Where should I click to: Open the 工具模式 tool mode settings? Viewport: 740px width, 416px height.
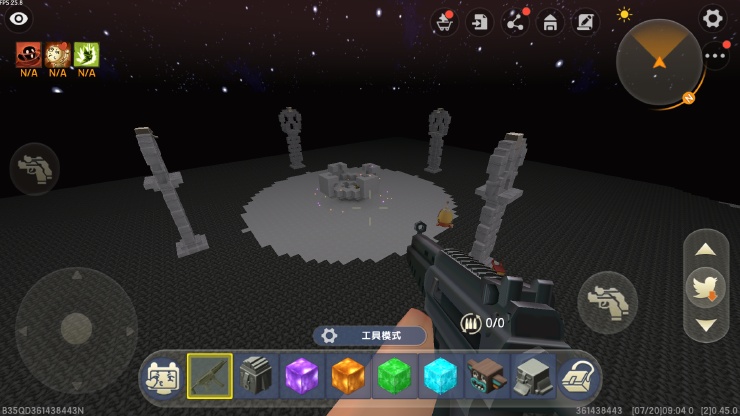[x=369, y=336]
